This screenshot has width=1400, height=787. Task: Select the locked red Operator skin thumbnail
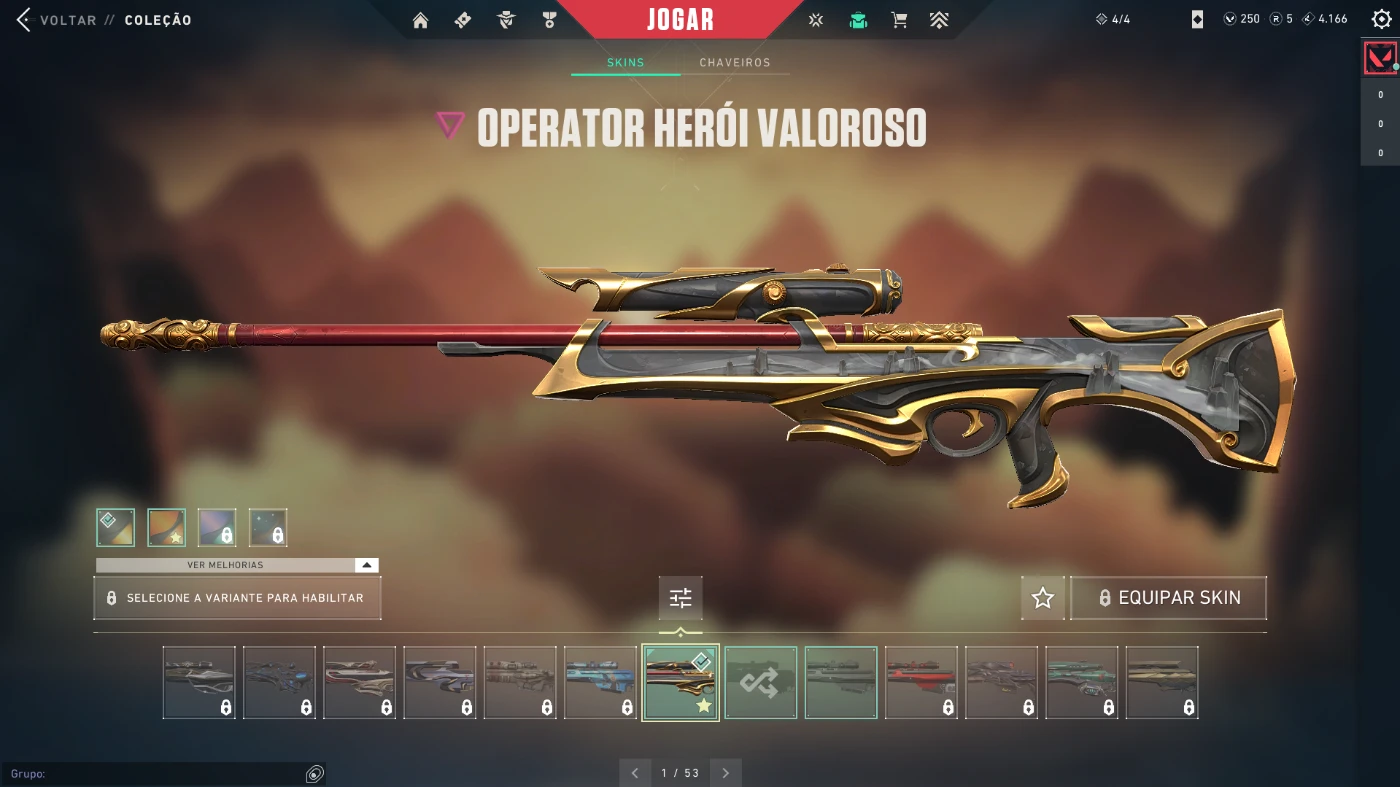[x=921, y=682]
